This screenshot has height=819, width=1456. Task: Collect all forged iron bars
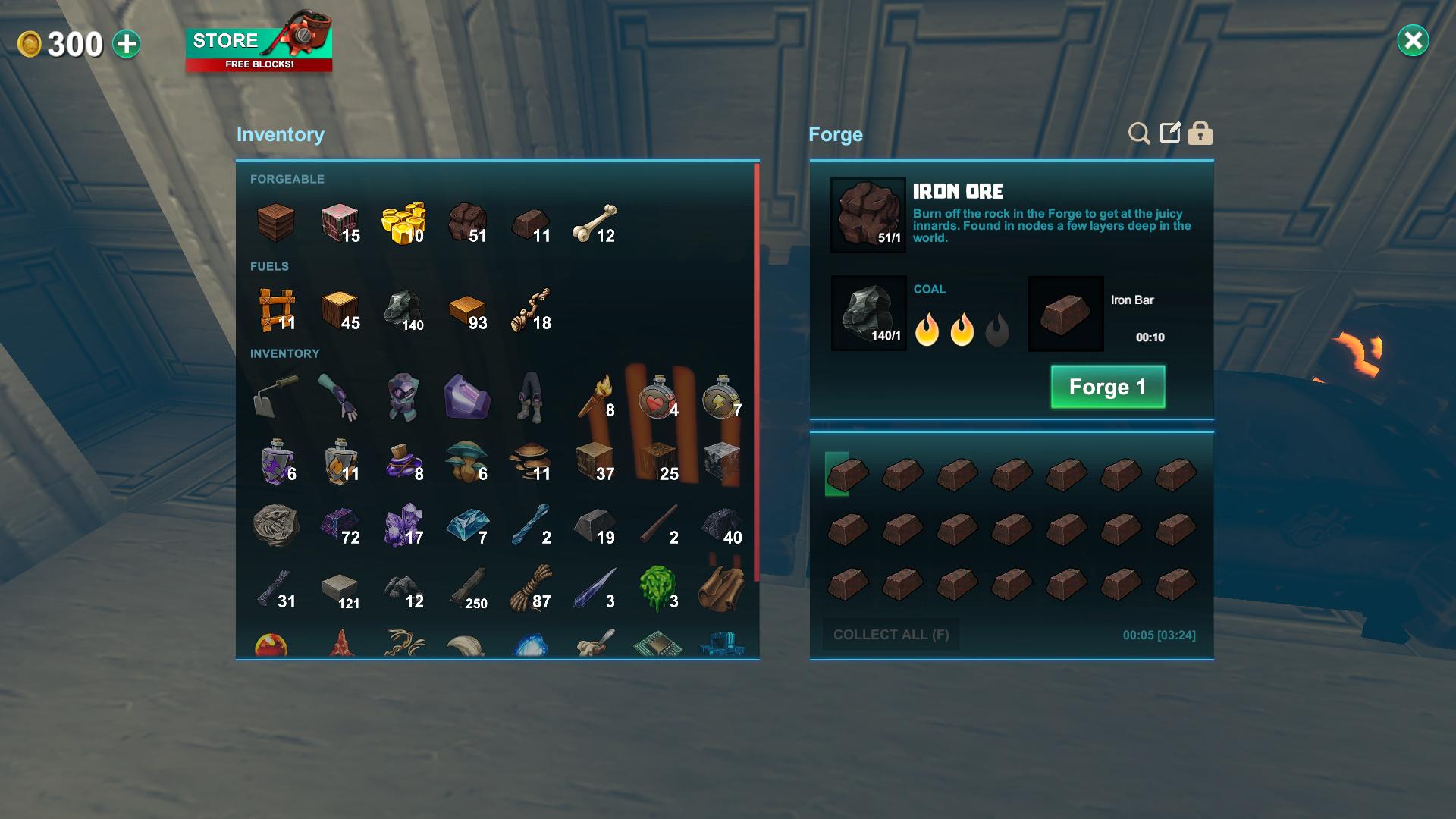[x=891, y=635]
